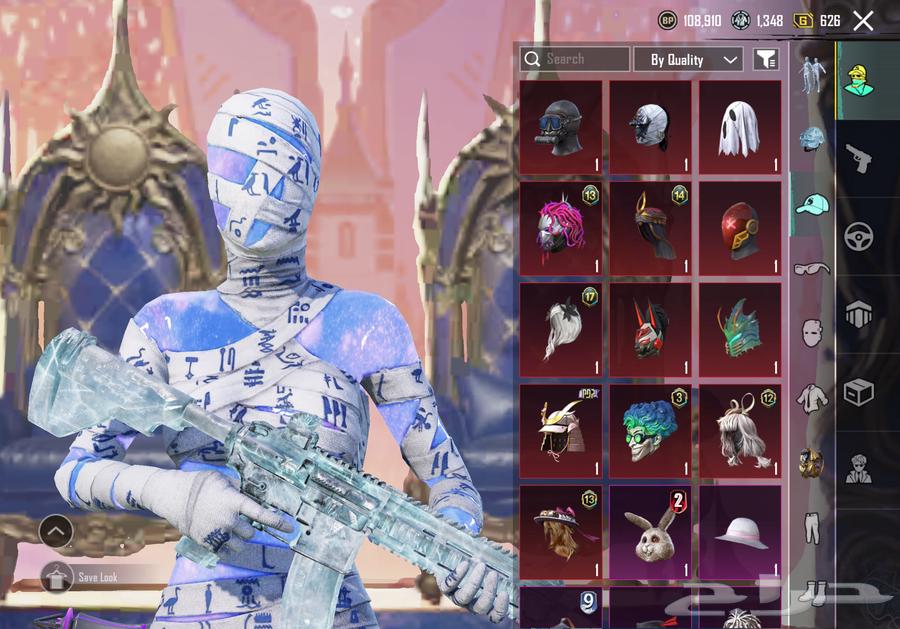Open the By Quality sort dropdown
Screen dimensions: 900x629
coord(689,60)
